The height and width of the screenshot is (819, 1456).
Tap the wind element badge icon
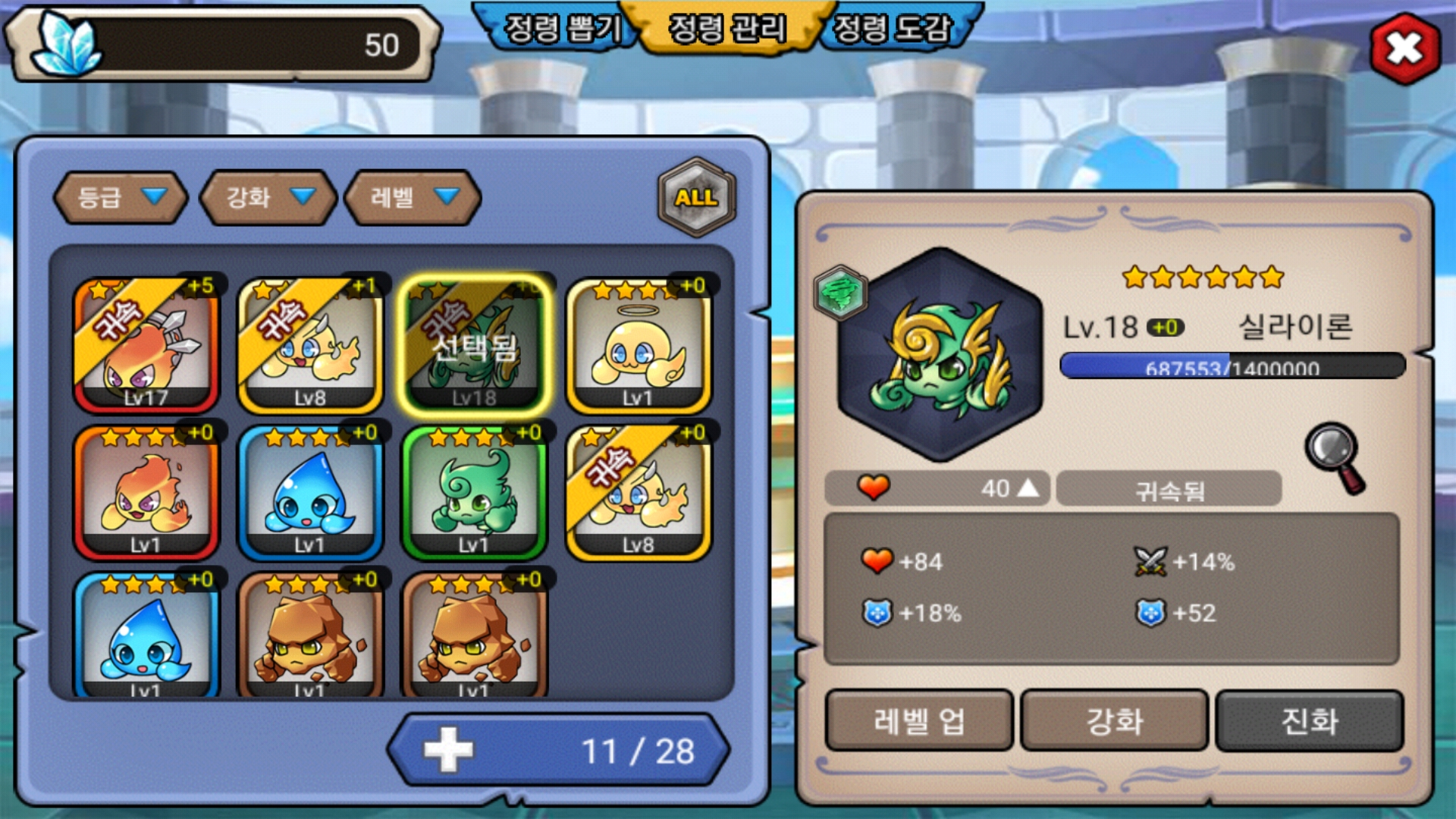[x=840, y=293]
